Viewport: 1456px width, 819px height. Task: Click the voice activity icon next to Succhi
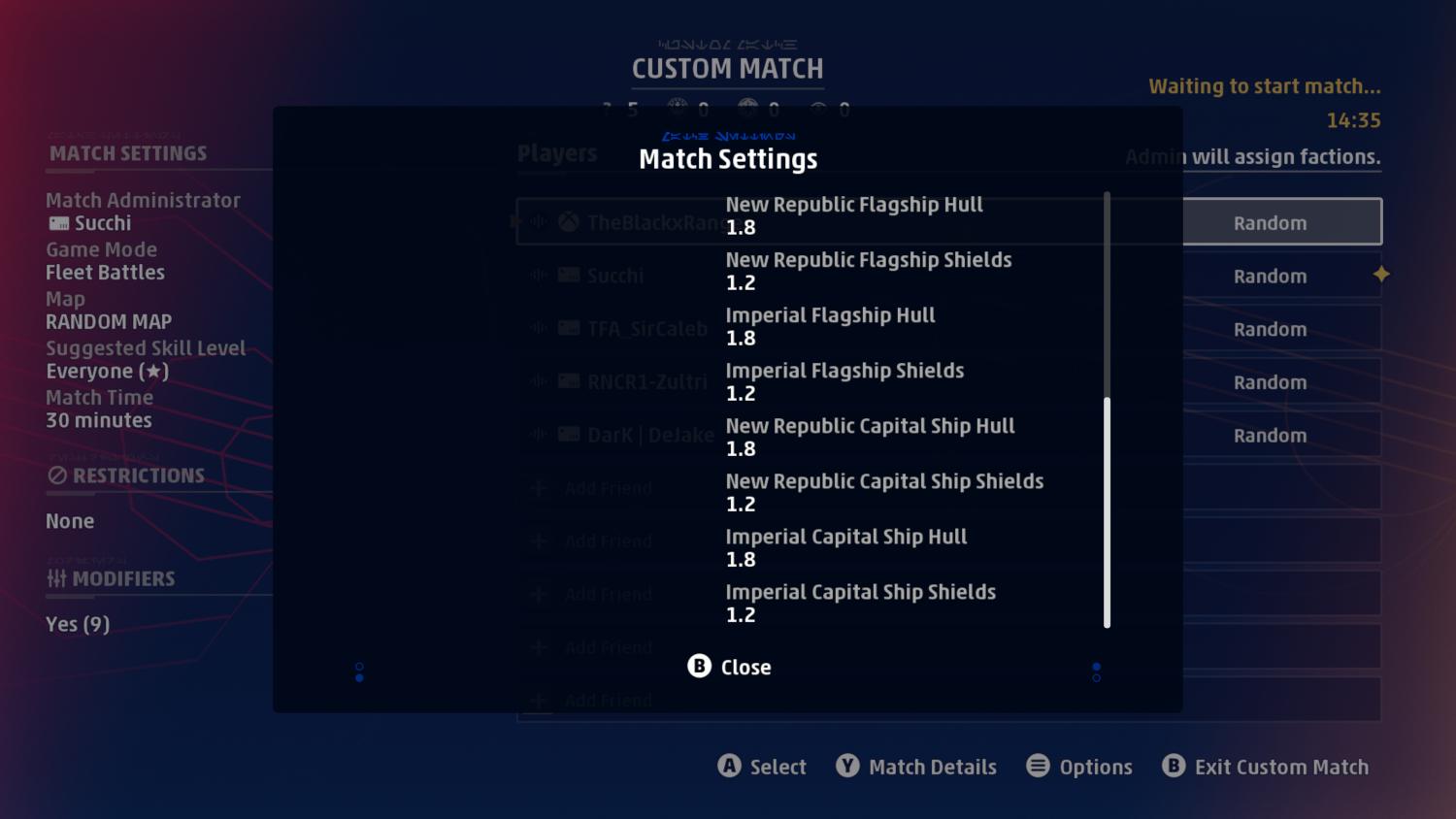pos(539,275)
